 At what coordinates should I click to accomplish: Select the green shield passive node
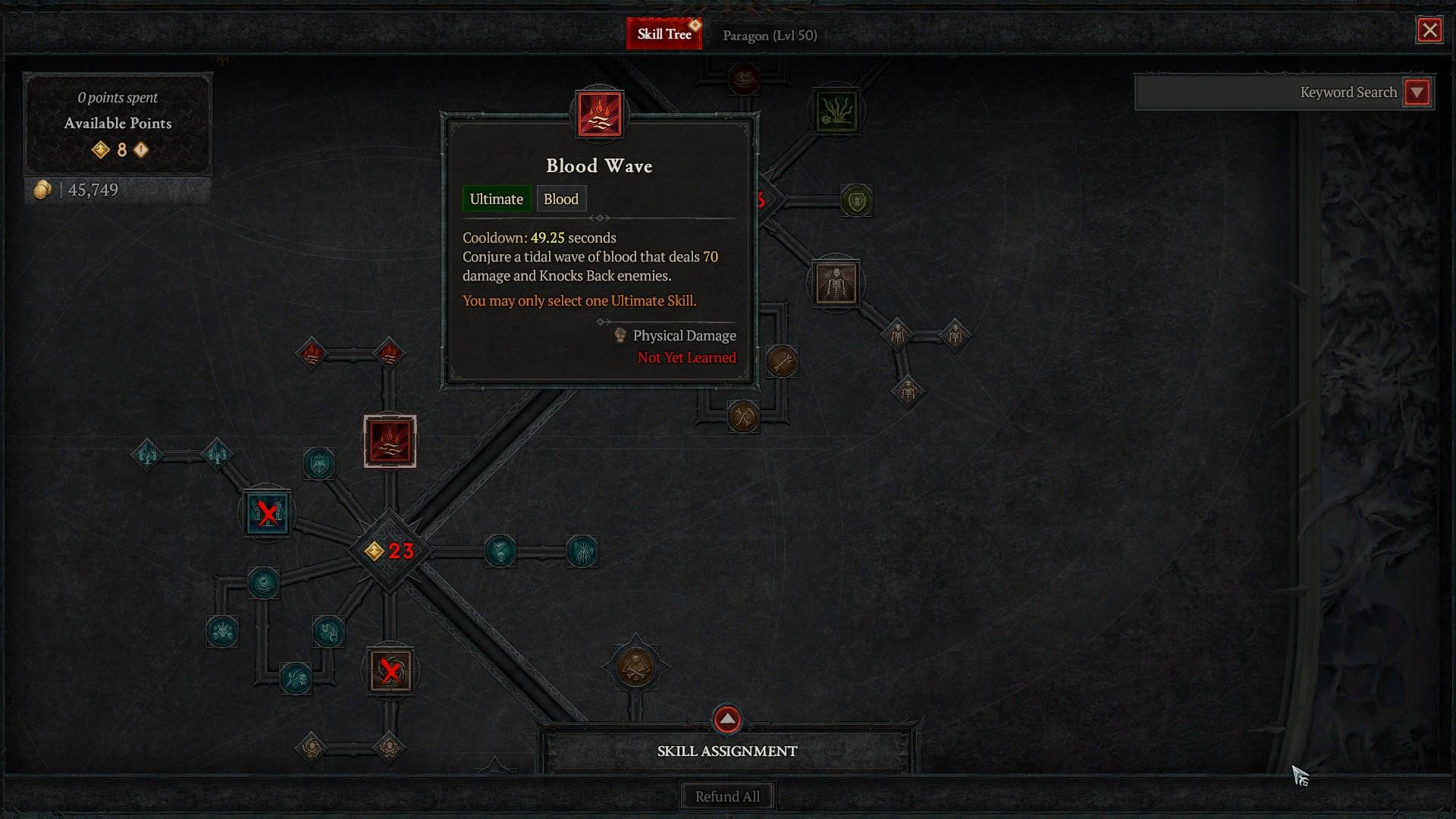(856, 201)
